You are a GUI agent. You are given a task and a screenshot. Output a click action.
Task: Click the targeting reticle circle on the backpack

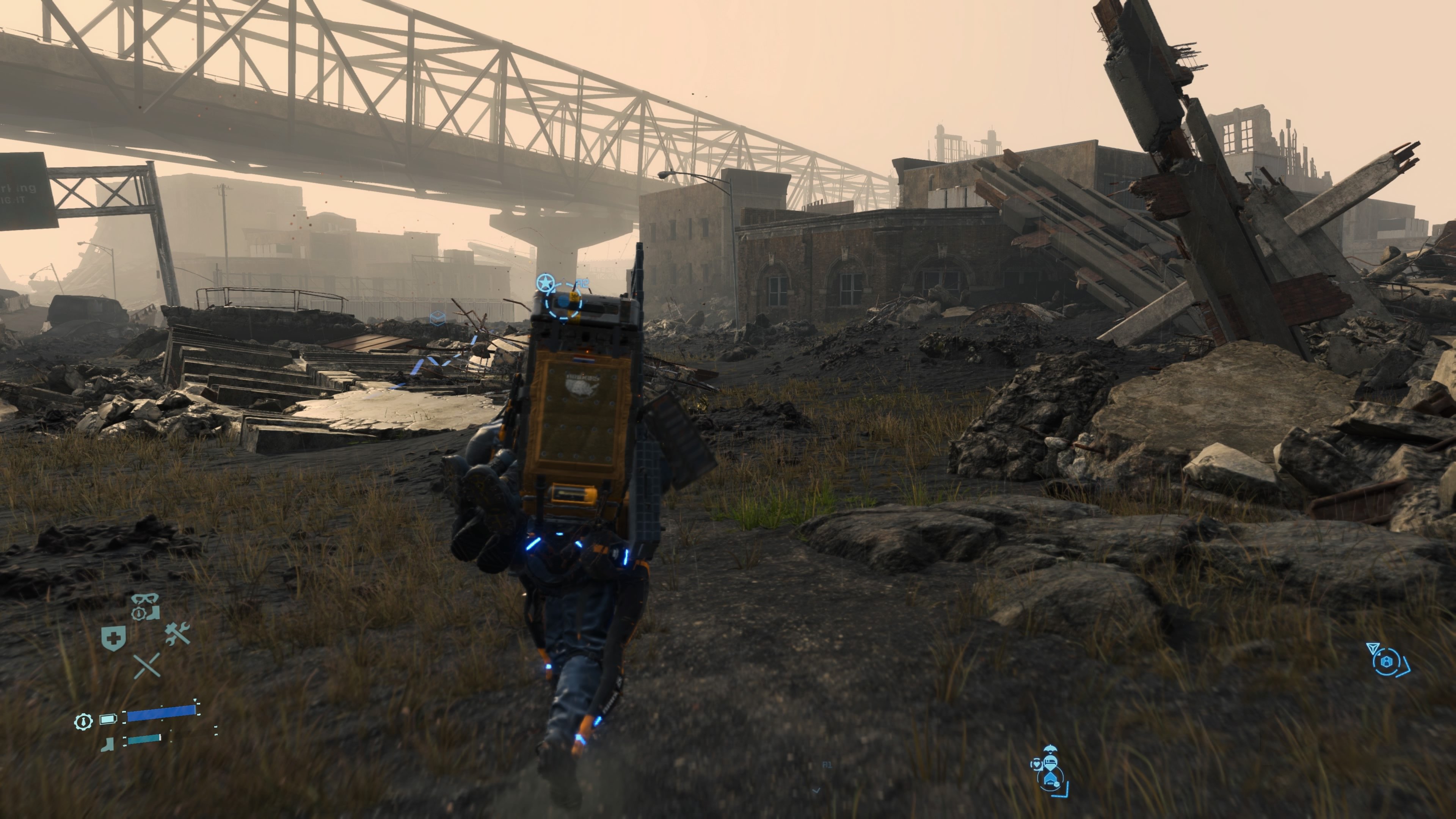pyautogui.click(x=563, y=308)
